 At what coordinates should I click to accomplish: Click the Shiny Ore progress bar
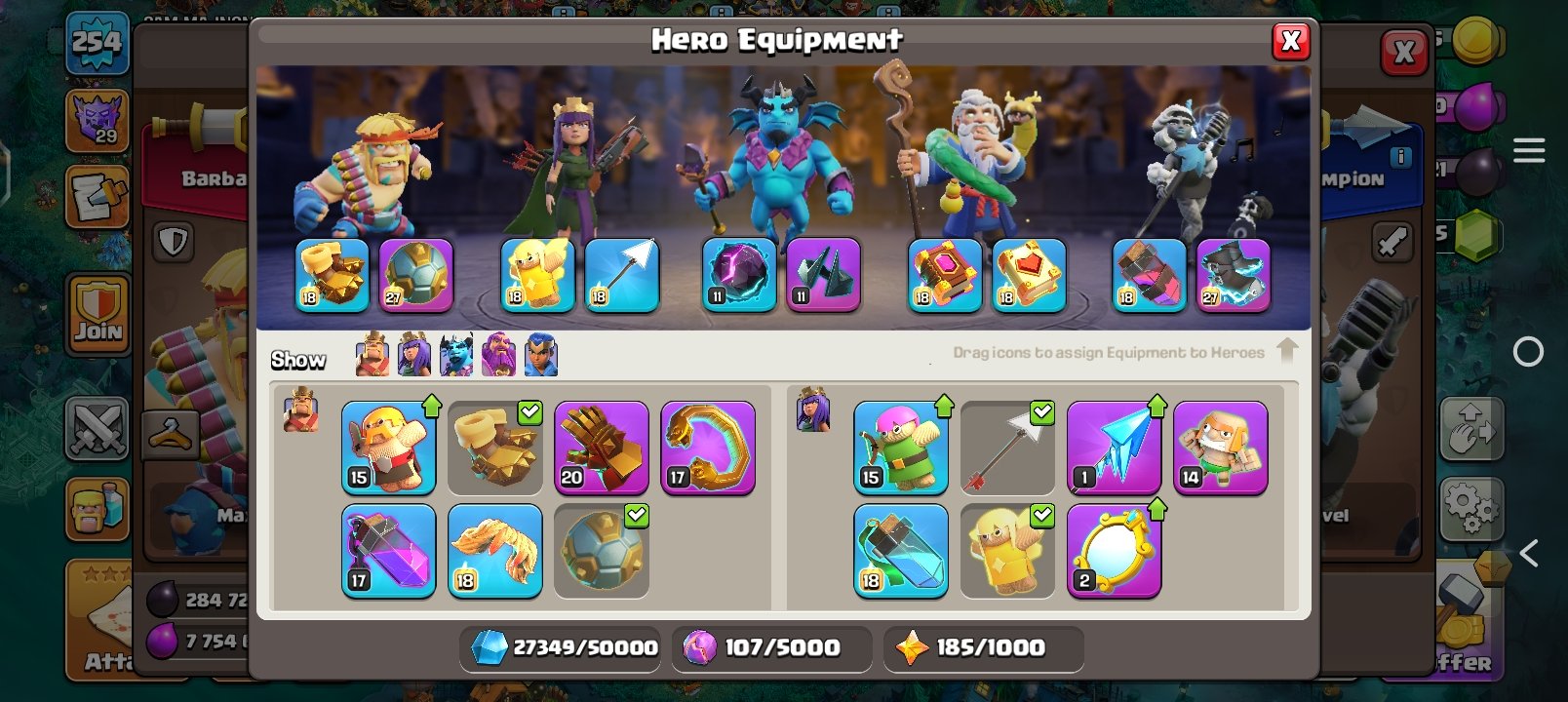pos(561,647)
